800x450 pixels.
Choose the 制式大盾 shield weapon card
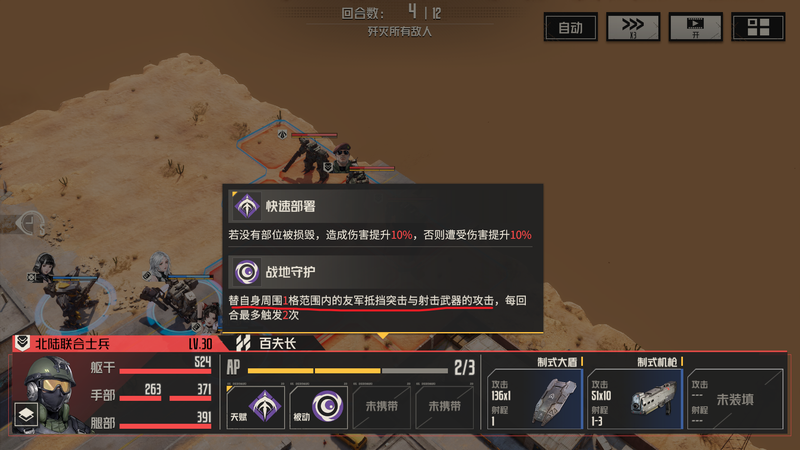(534, 396)
